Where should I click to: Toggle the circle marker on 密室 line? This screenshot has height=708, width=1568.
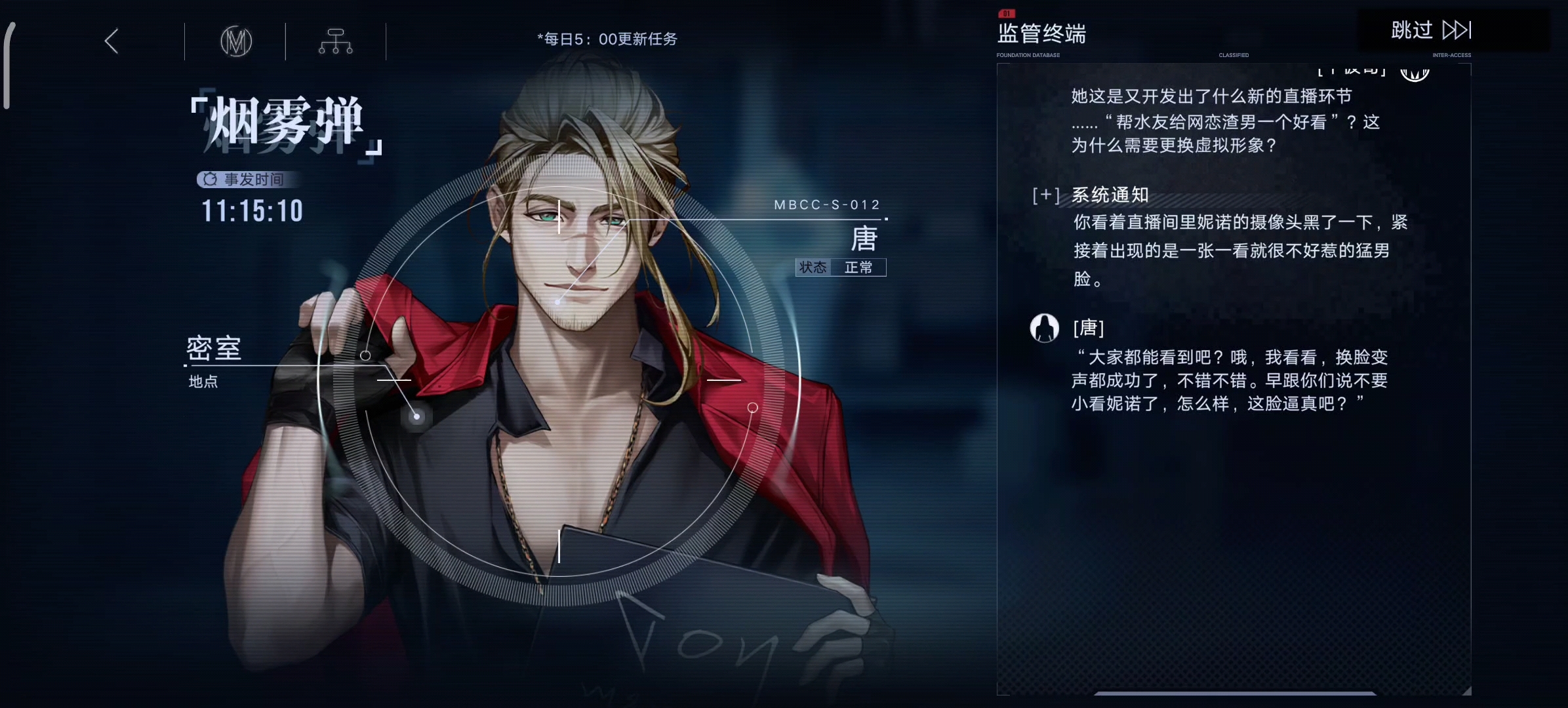tap(366, 355)
